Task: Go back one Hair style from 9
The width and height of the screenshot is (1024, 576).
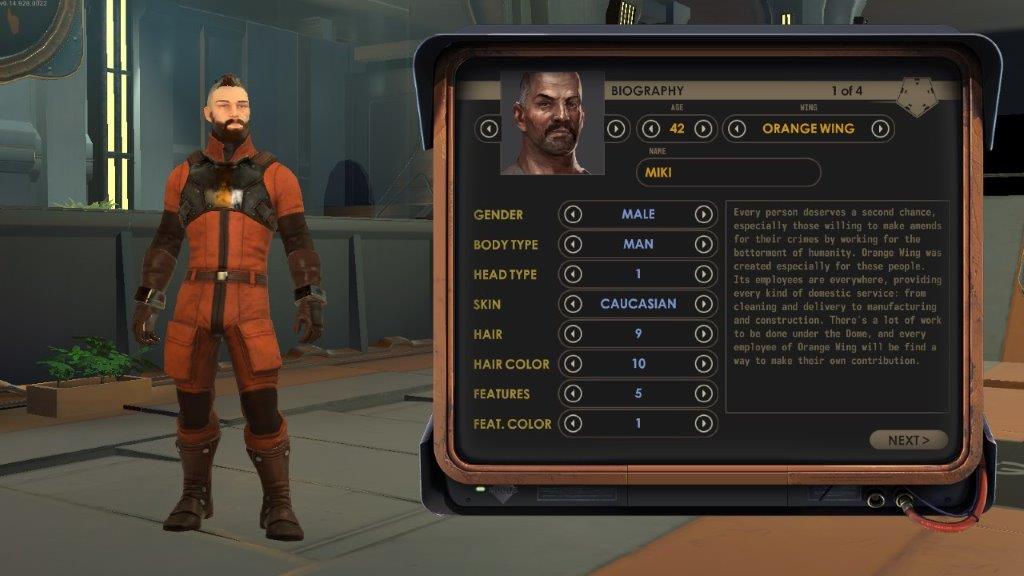Action: coord(573,334)
